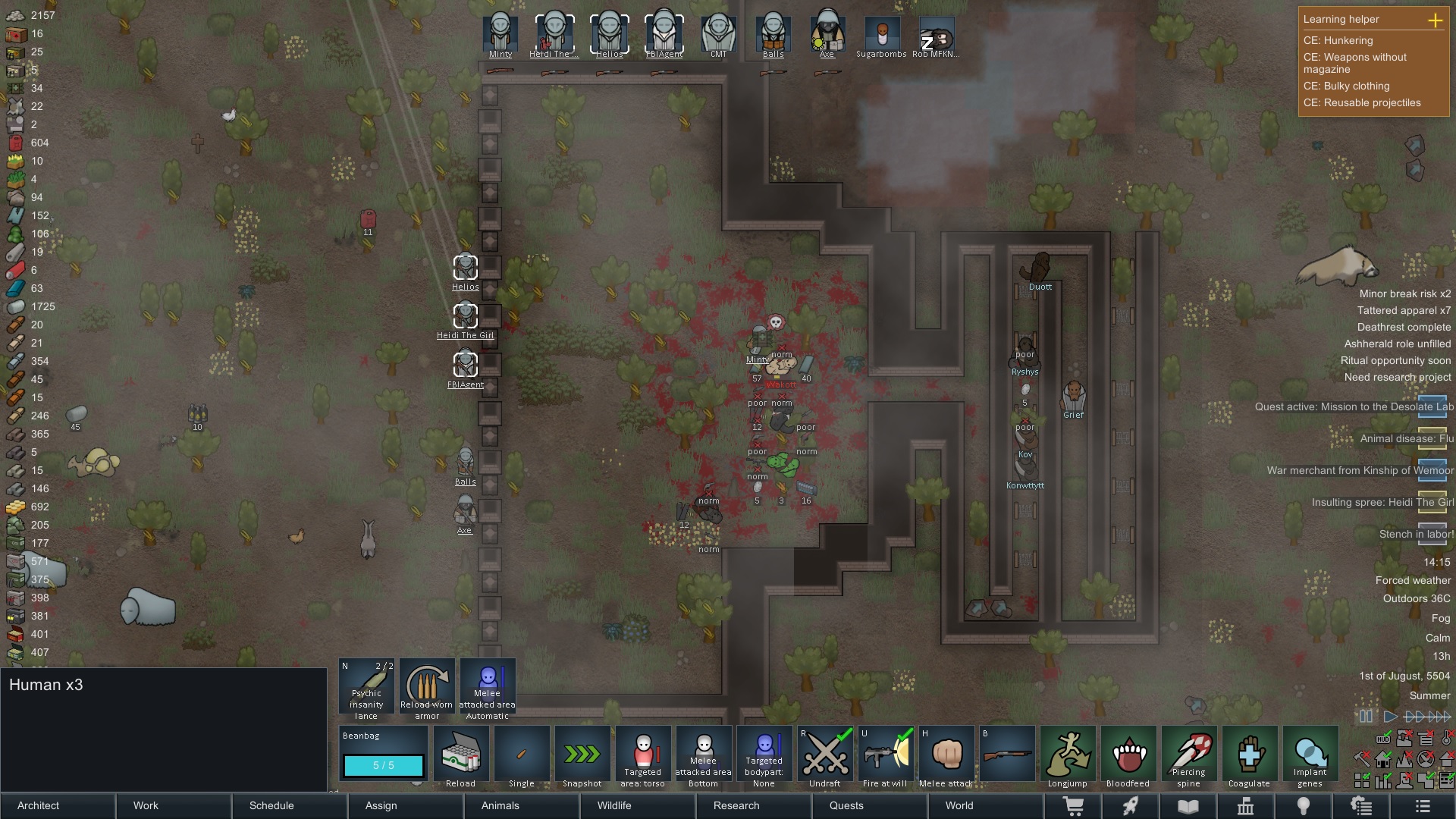Select the Sugarbombs colonist portrait

tap(881, 35)
